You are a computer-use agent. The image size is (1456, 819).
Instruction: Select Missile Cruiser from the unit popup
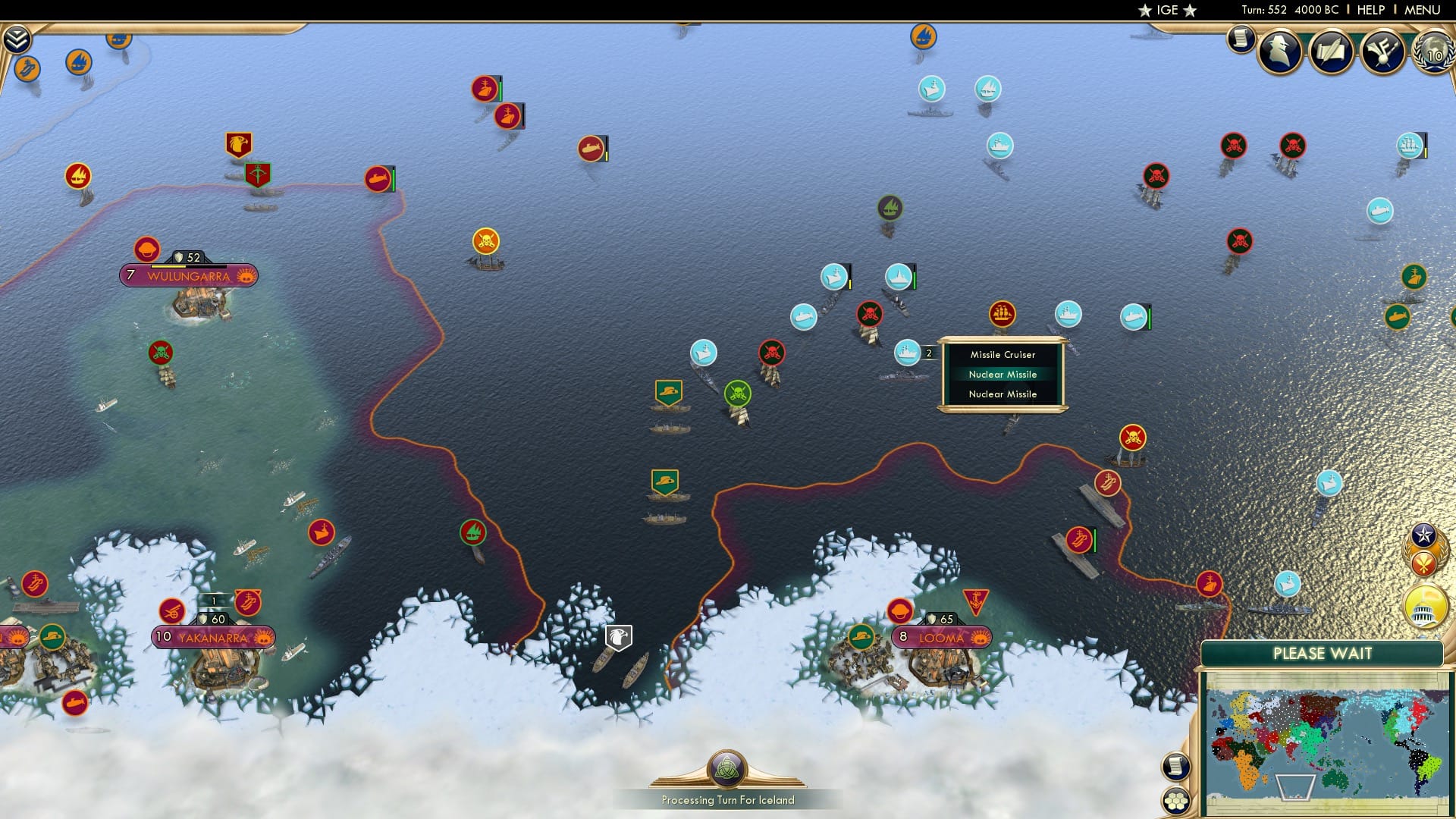(x=1003, y=354)
